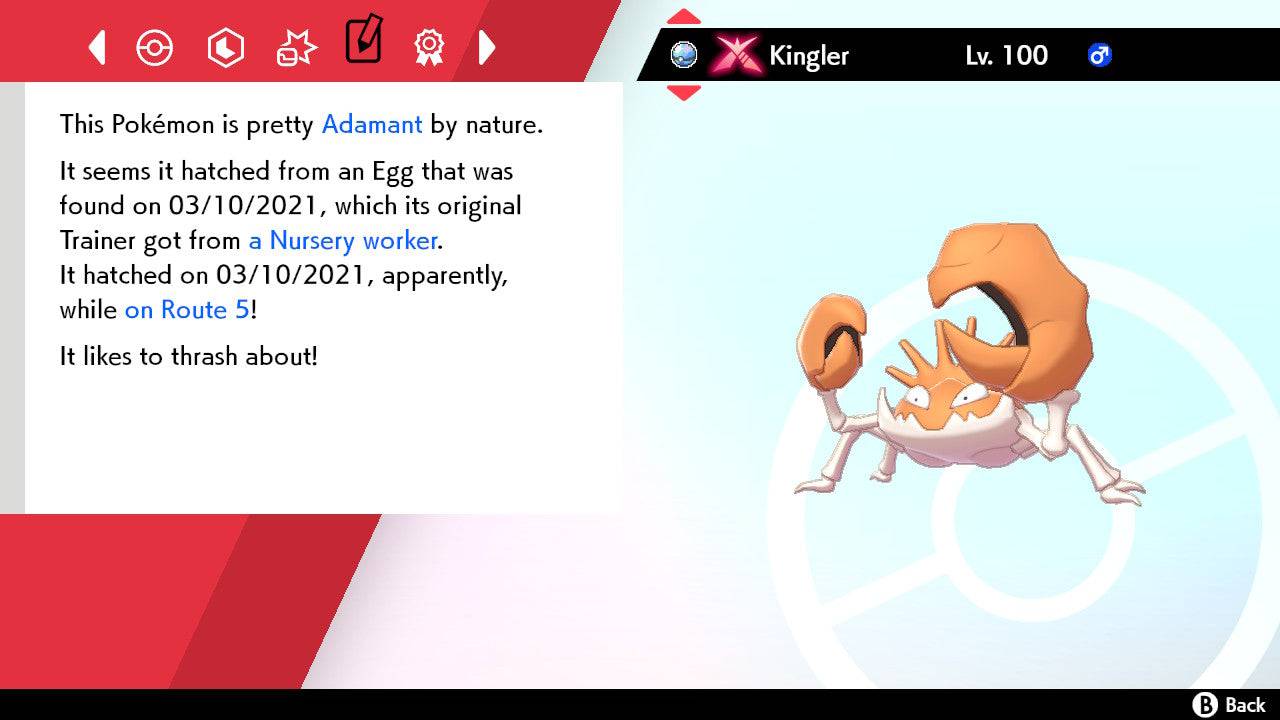1280x720 pixels.
Task: Open the stats hexagon icon
Action: tap(226, 46)
